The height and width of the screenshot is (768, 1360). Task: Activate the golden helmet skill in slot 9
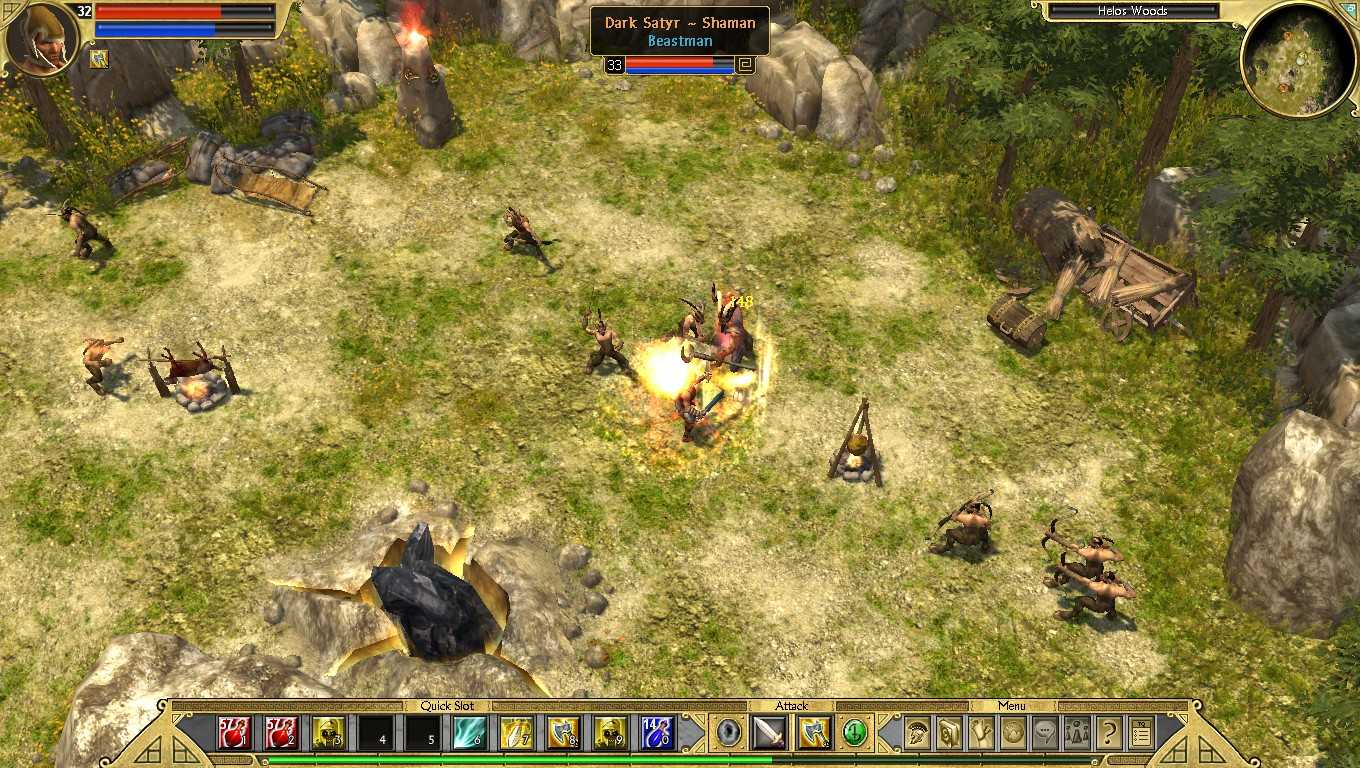611,733
